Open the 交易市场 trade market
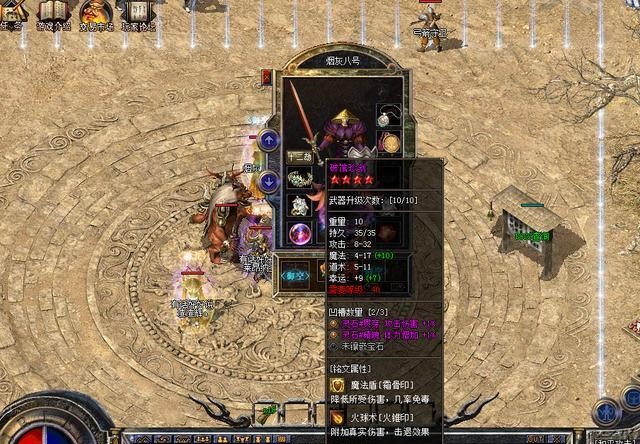The image size is (640, 444). [96, 12]
